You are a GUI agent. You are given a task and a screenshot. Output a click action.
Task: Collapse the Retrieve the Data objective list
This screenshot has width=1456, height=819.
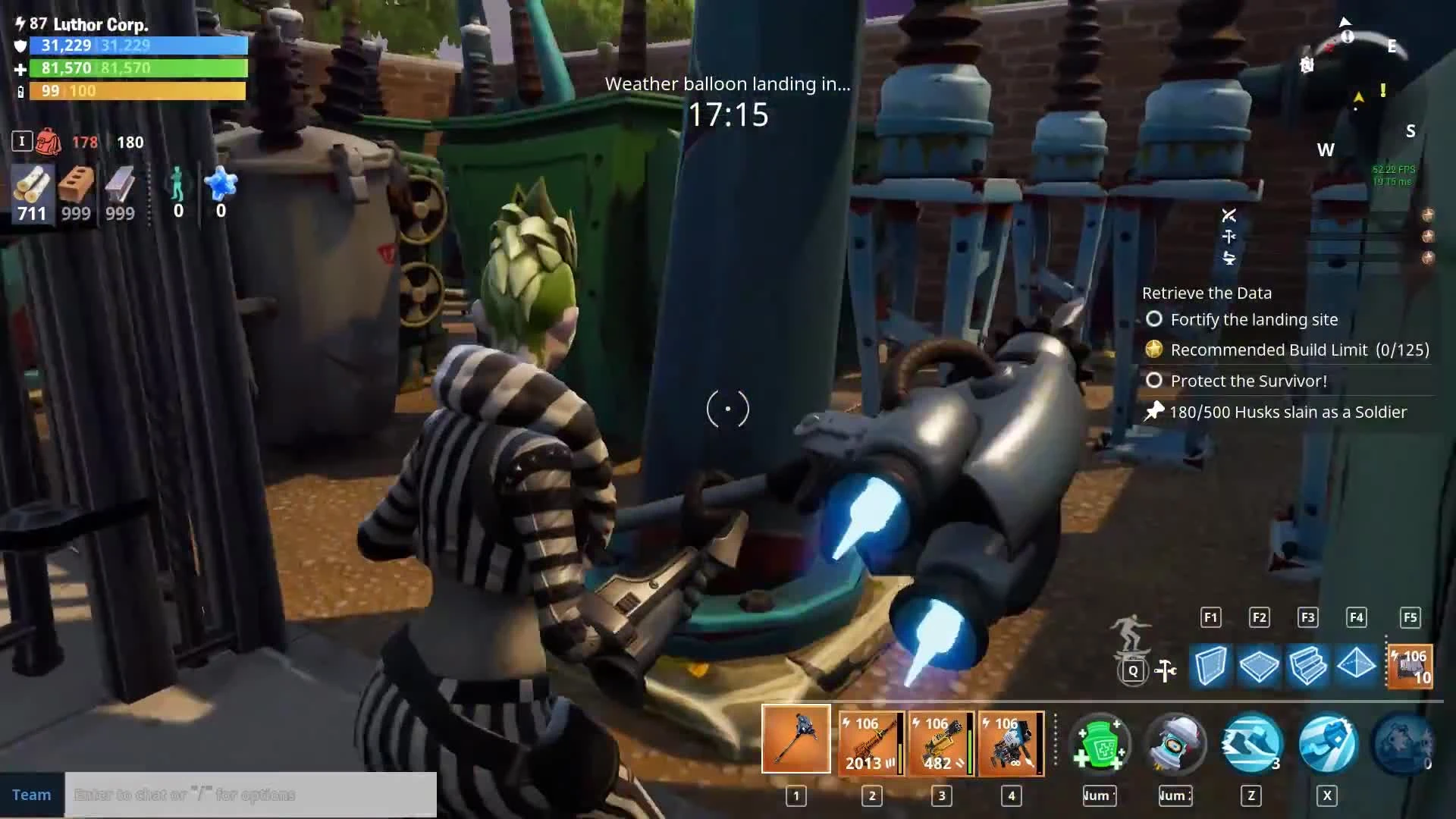(x=1207, y=293)
